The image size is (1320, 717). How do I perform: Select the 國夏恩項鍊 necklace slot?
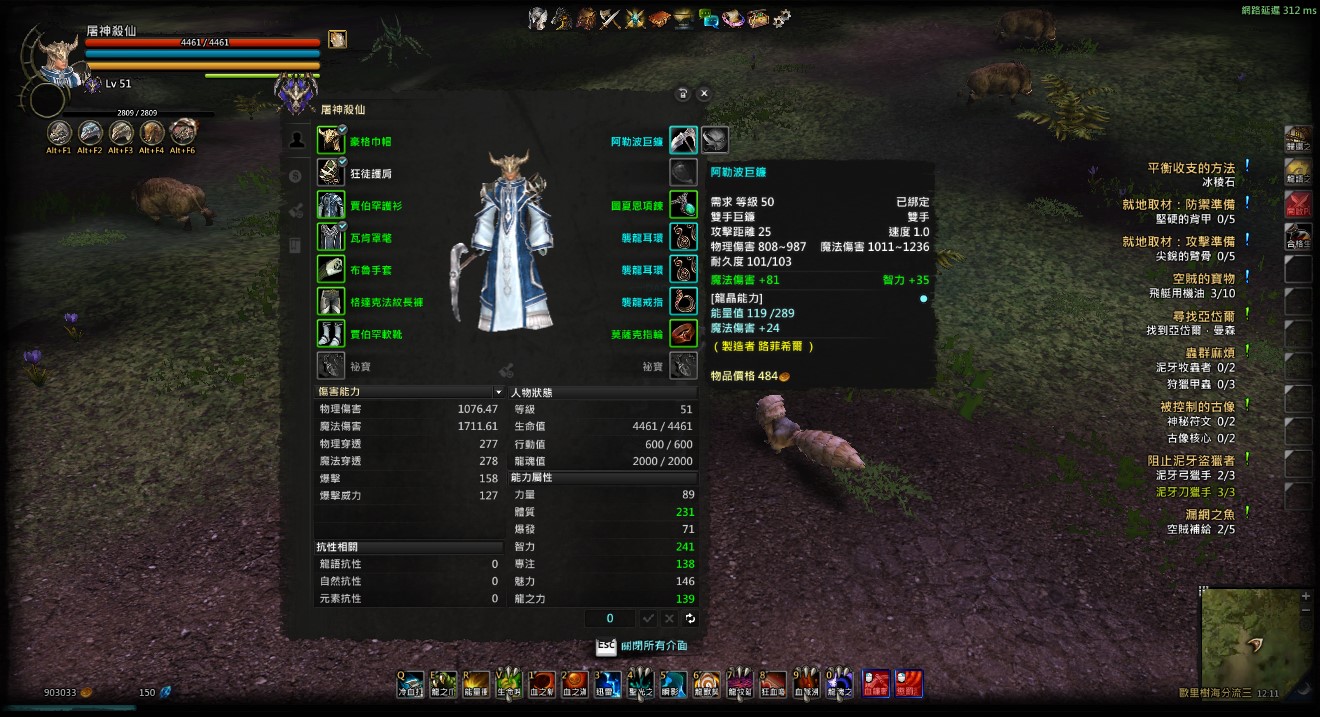(683, 205)
